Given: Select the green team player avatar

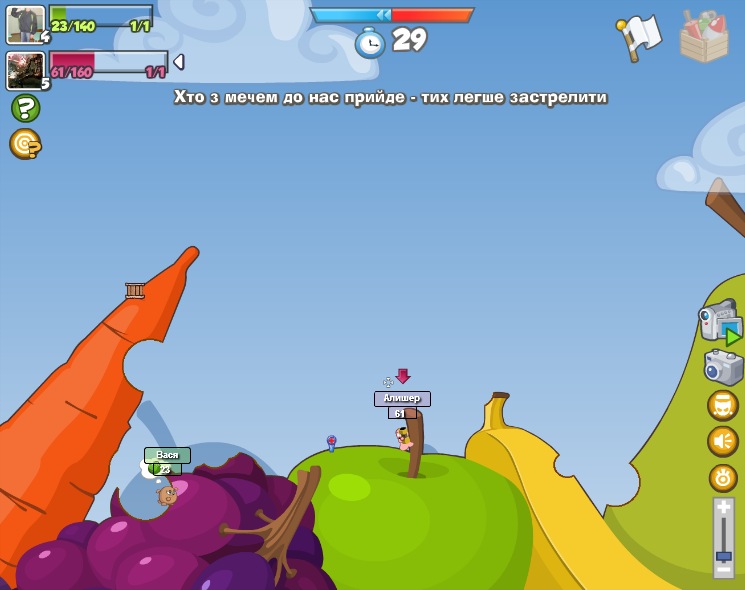Looking at the screenshot, I should [26, 24].
